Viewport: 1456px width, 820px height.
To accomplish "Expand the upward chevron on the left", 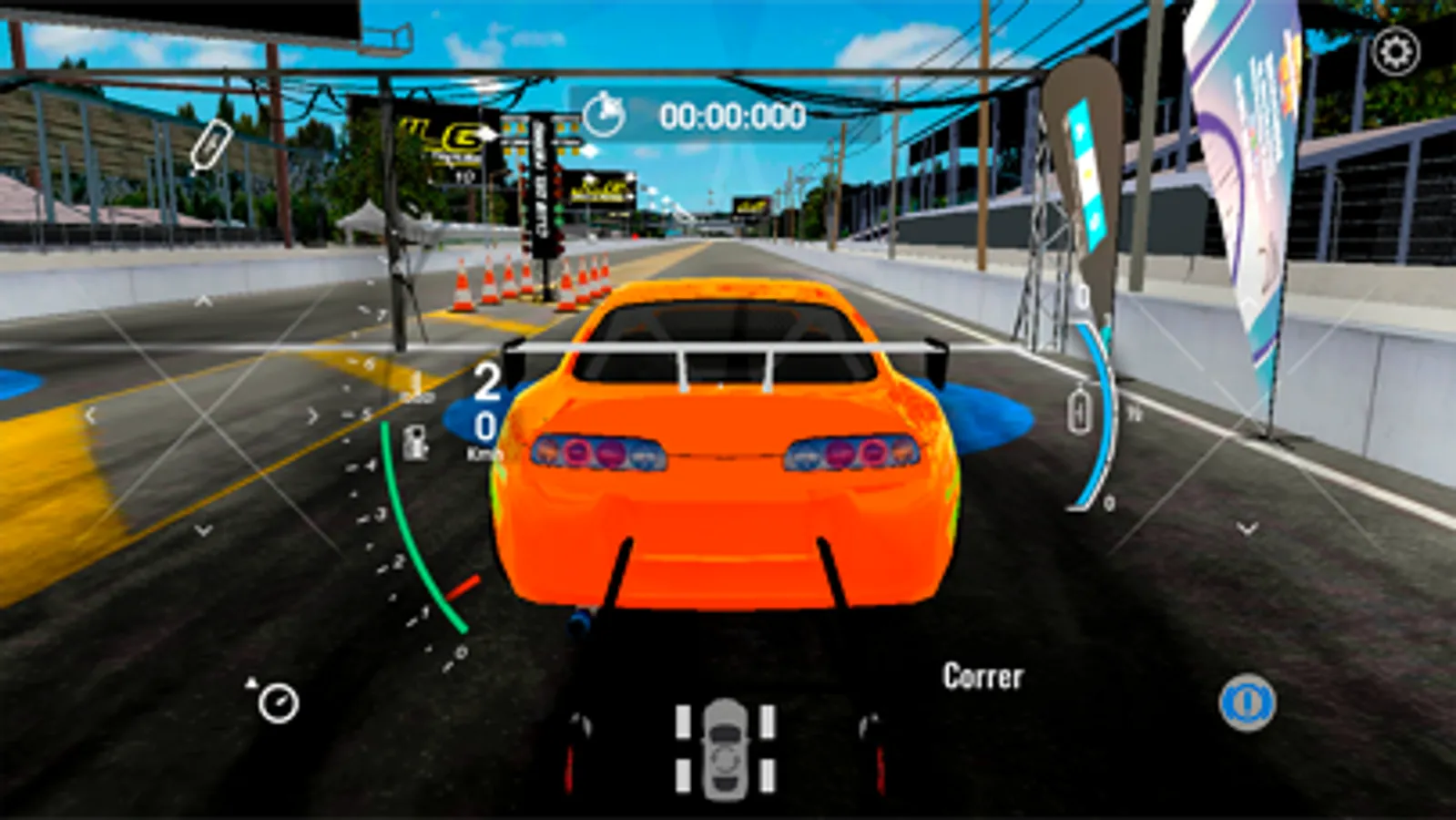I will [202, 301].
